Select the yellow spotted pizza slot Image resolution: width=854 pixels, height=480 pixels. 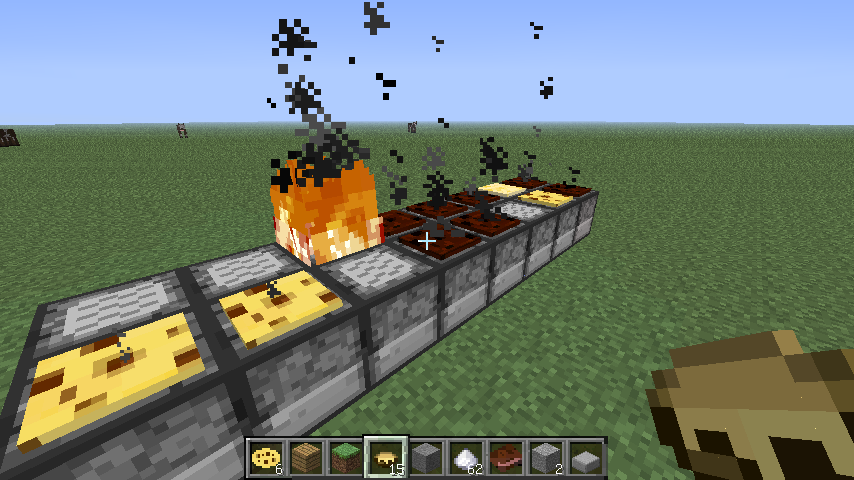coord(266,458)
